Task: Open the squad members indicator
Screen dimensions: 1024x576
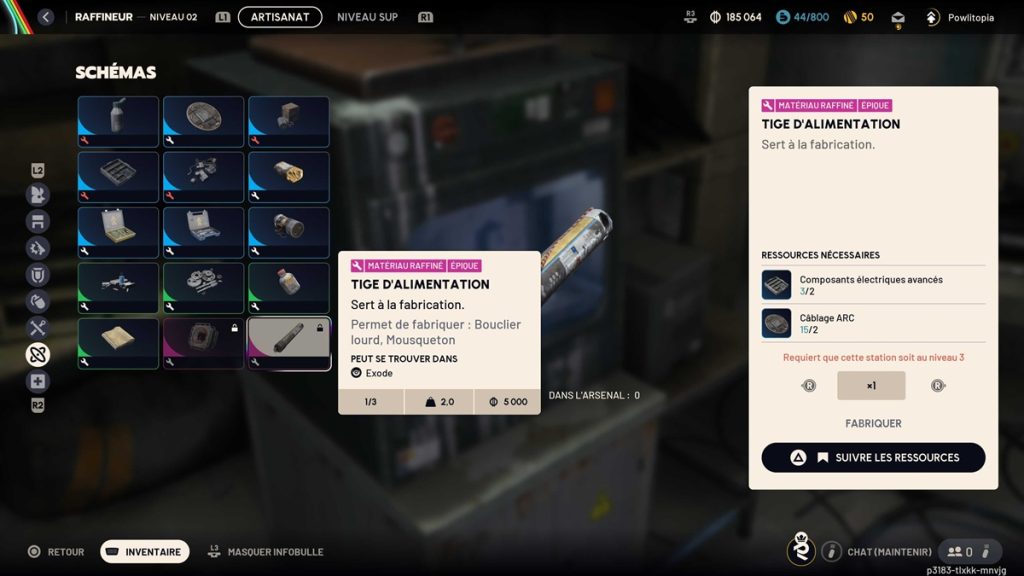Action: [x=961, y=551]
